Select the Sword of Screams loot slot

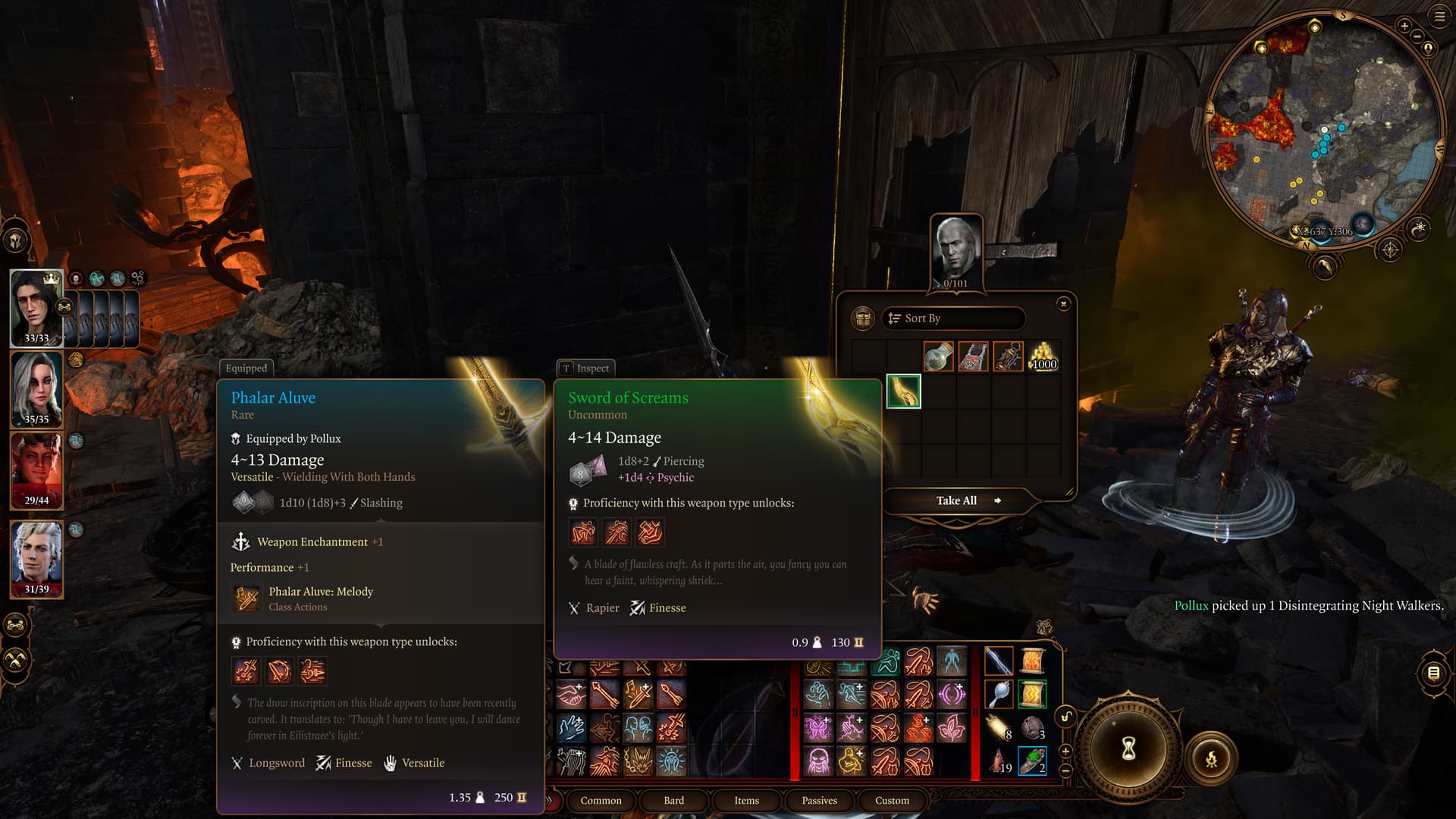pos(903,391)
